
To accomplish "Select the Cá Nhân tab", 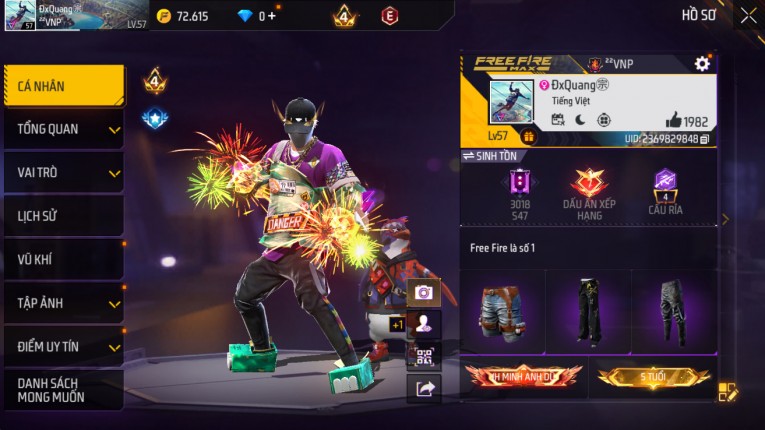I will click(64, 86).
